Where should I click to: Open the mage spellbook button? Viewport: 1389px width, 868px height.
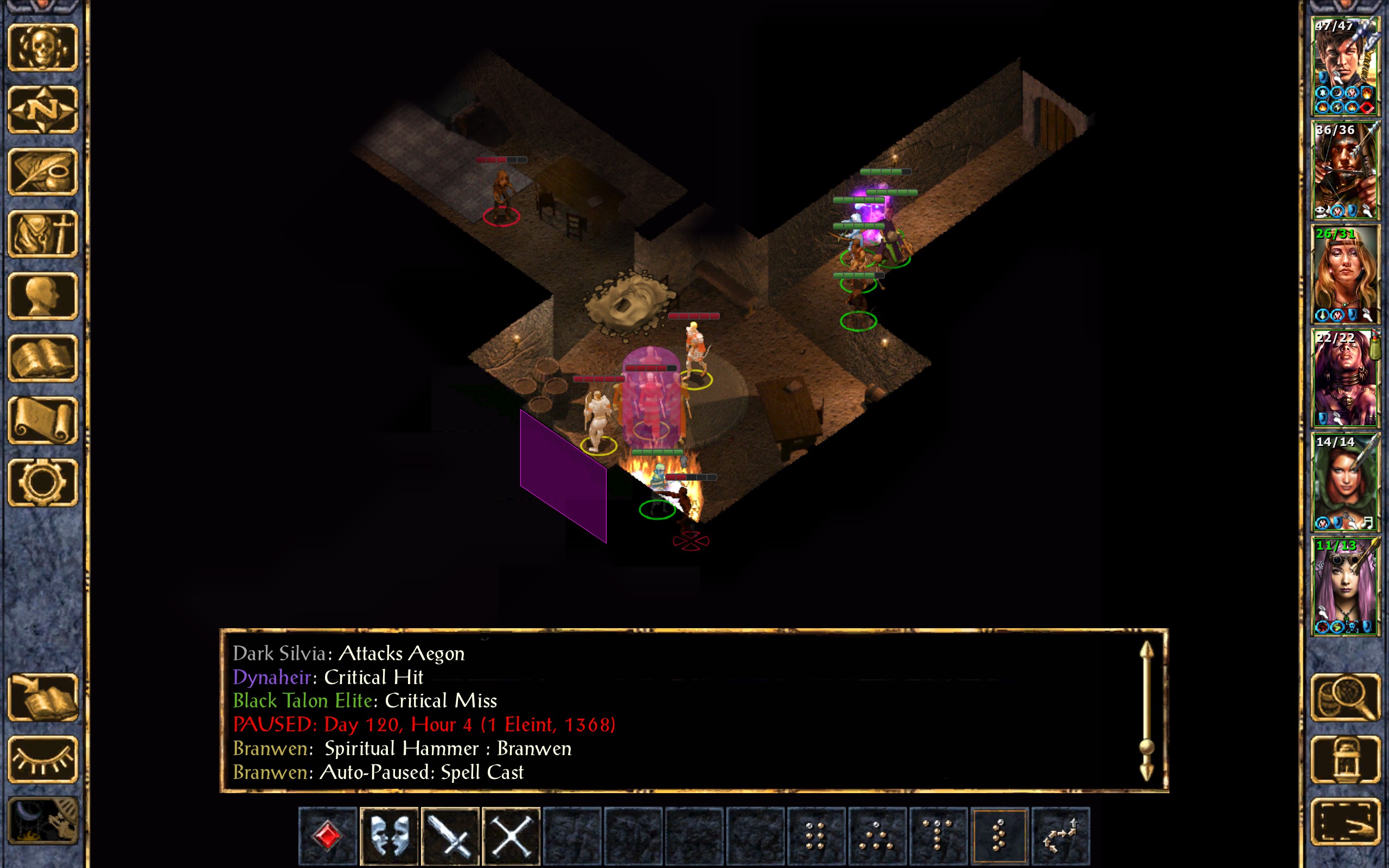click(x=43, y=358)
